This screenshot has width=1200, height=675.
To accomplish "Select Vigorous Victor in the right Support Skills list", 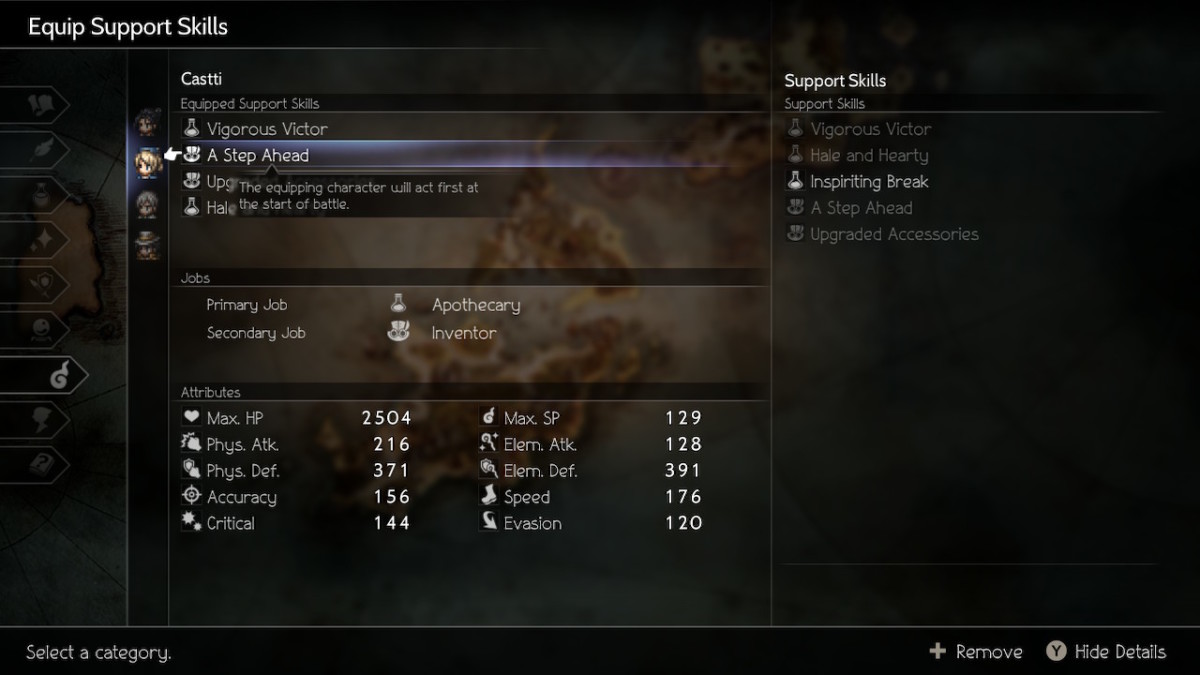I will coord(870,129).
